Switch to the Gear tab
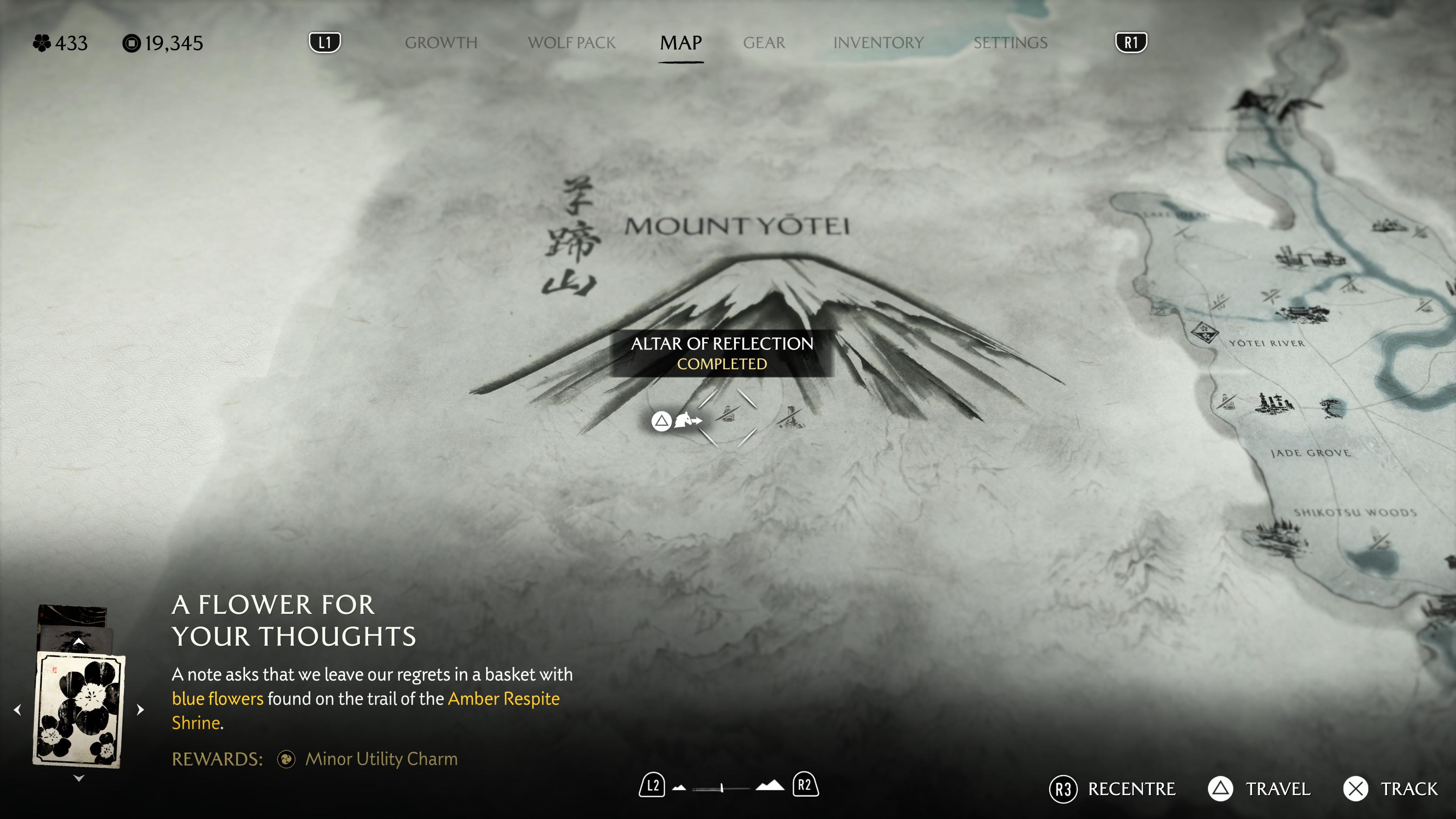The width and height of the screenshot is (1456, 819). coord(764,43)
